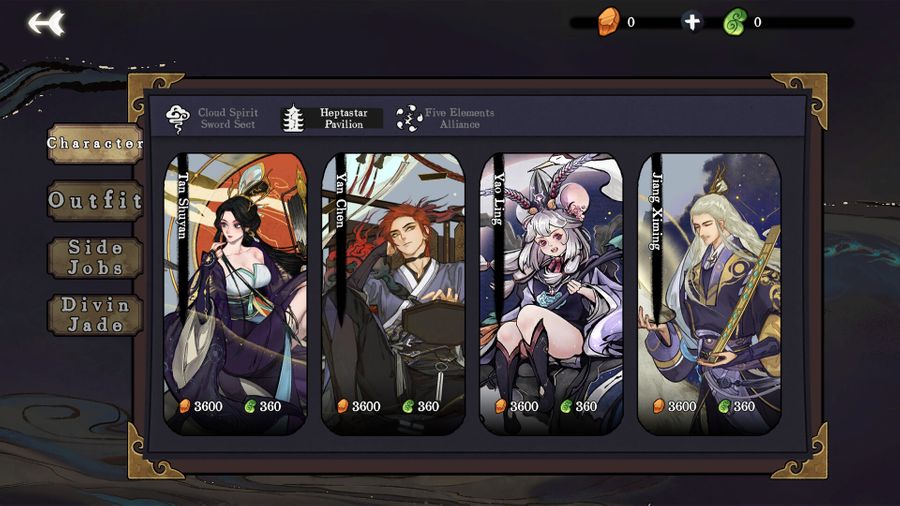Switch to Five Elements Alliance tab

[446, 119]
